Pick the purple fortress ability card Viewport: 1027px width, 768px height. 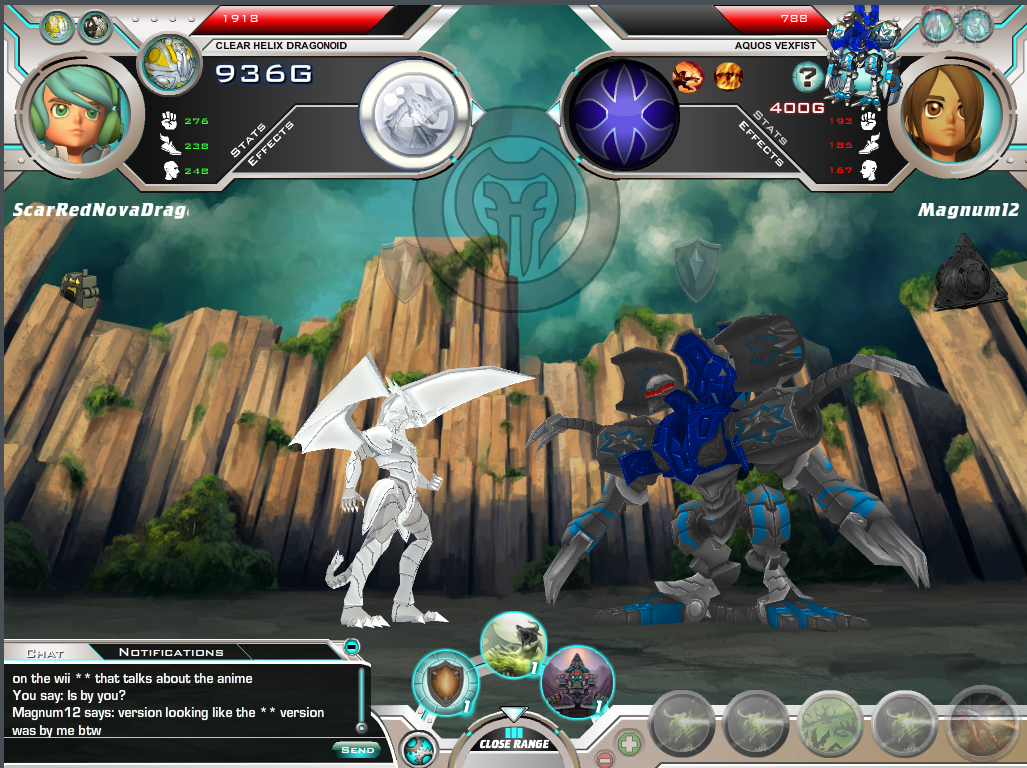click(576, 680)
